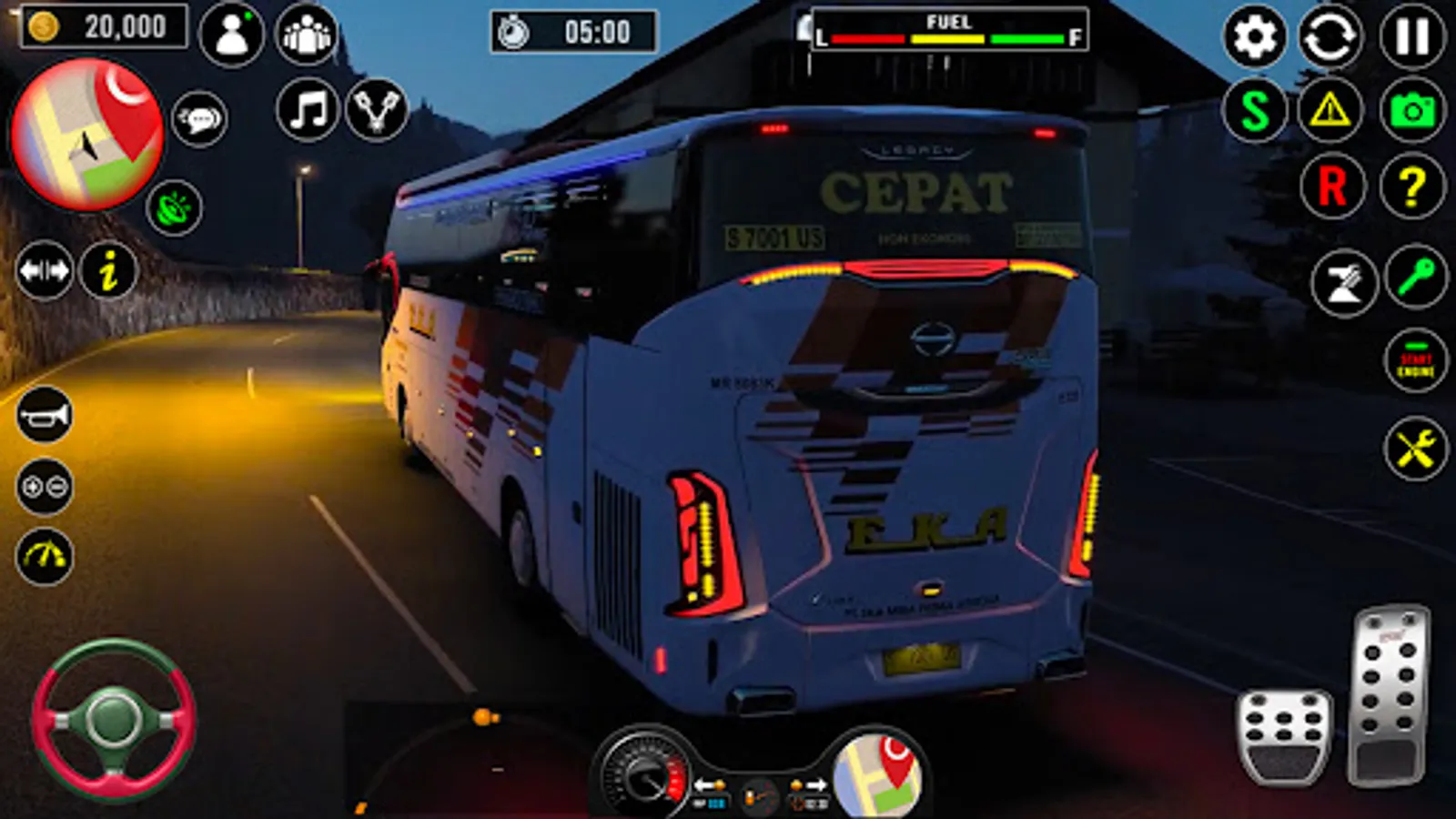Show info with the yellow i button
Image resolution: width=1456 pixels, height=819 pixels.
click(x=108, y=270)
